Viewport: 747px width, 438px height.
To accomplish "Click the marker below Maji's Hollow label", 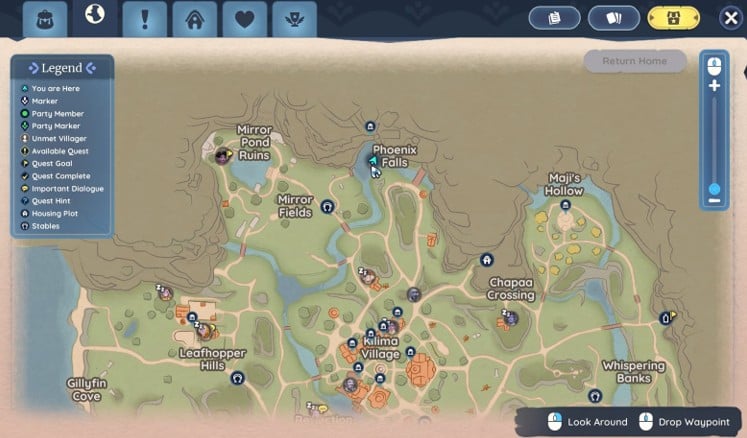I will pyautogui.click(x=565, y=205).
